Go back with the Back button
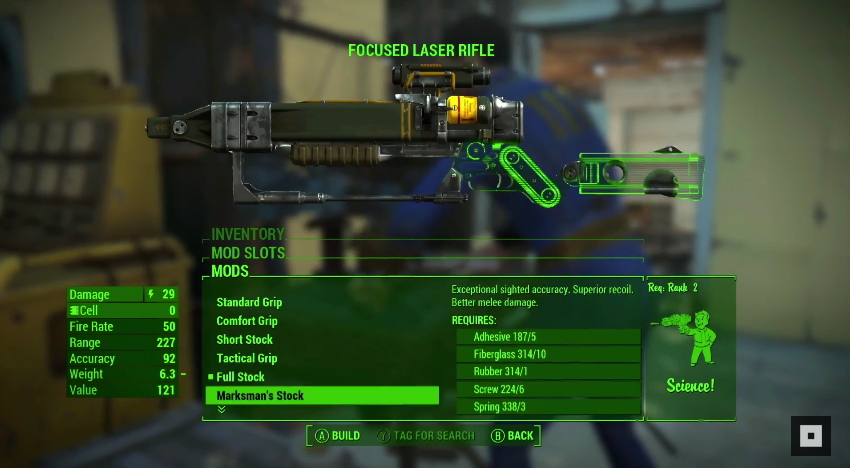Viewport: 850px width, 468px height. (x=512, y=436)
